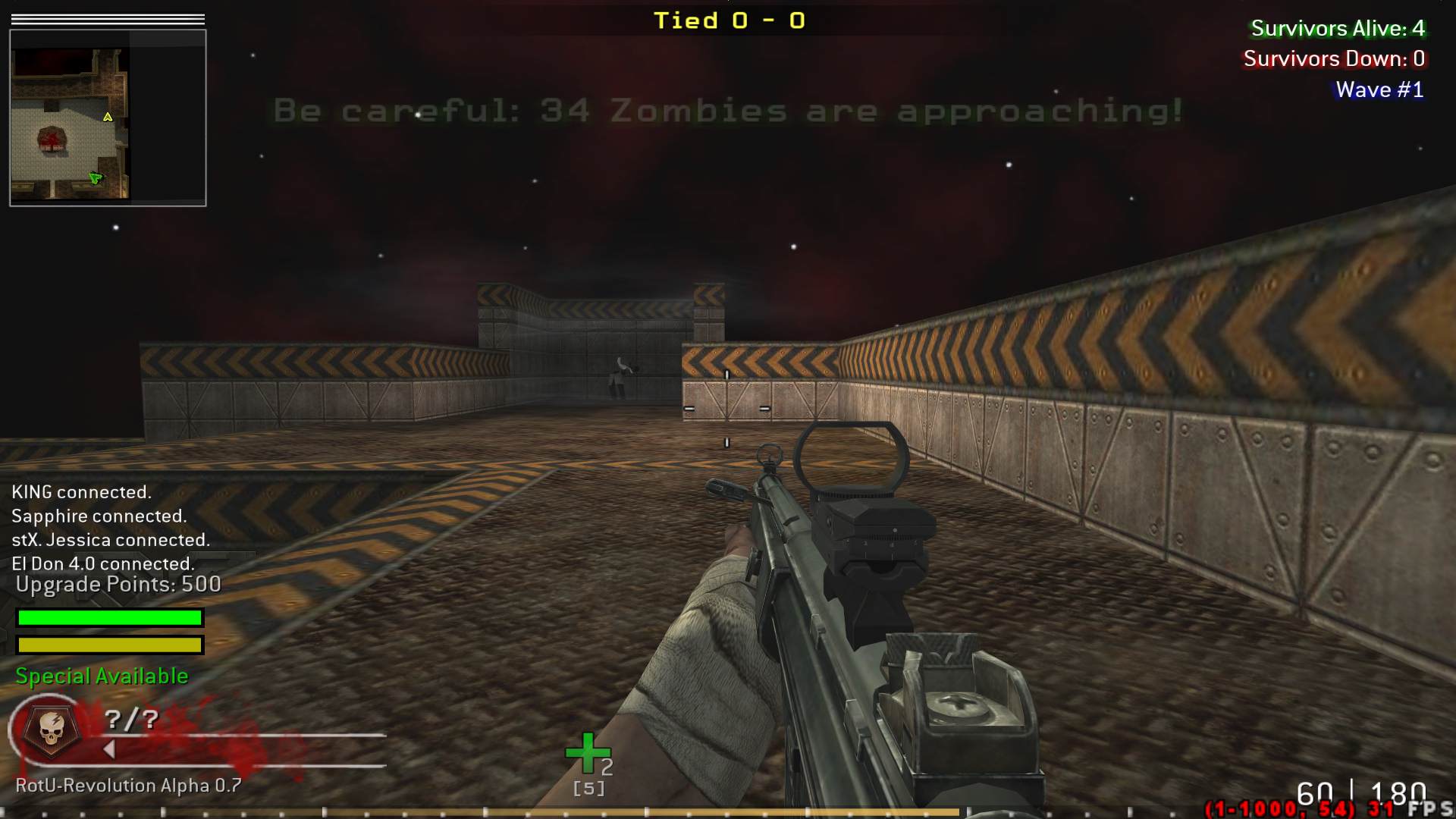This screenshot has width=1456, height=819.
Task: Click the Wave #1 status label
Action: pyautogui.click(x=1379, y=89)
